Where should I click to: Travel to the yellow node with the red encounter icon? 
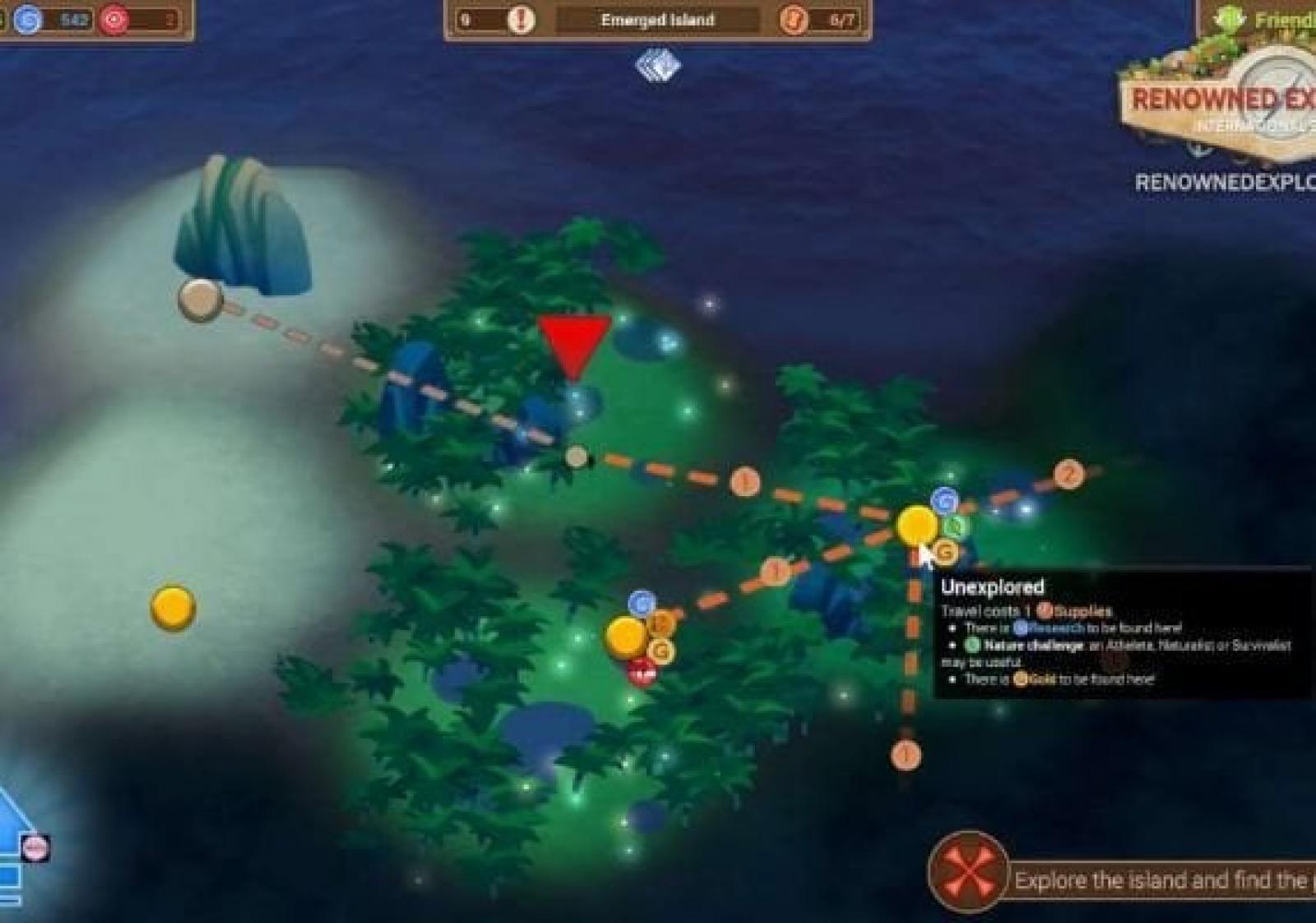coord(625,638)
